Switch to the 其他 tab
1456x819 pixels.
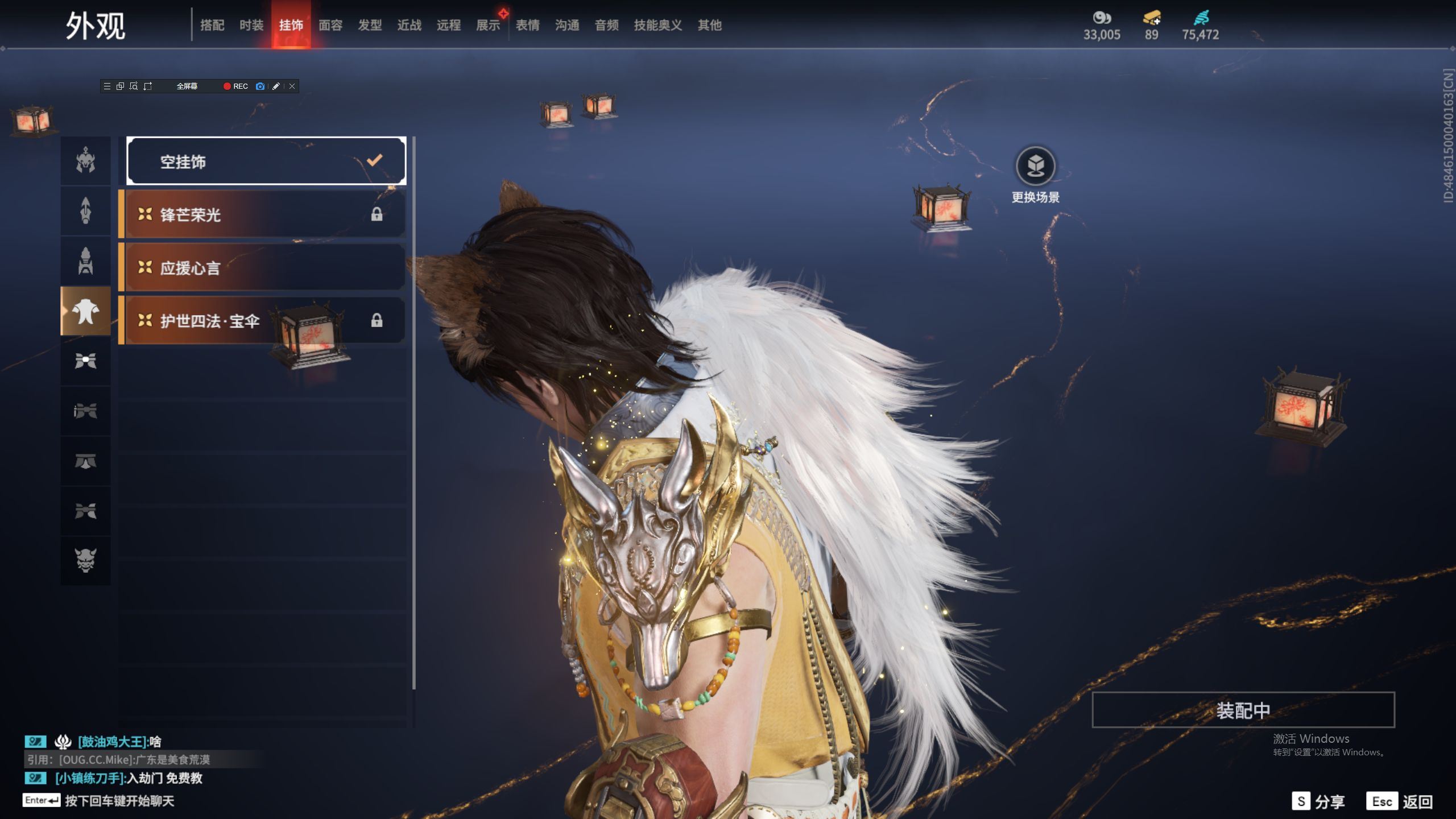(x=710, y=25)
